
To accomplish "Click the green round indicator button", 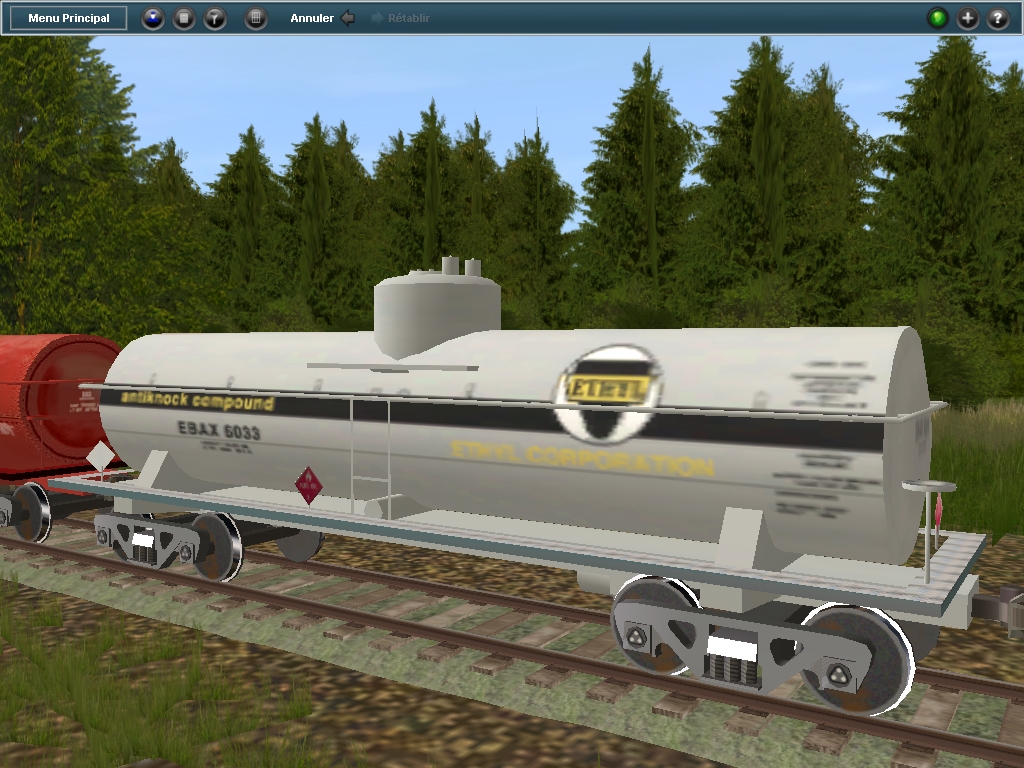I will tap(937, 18).
